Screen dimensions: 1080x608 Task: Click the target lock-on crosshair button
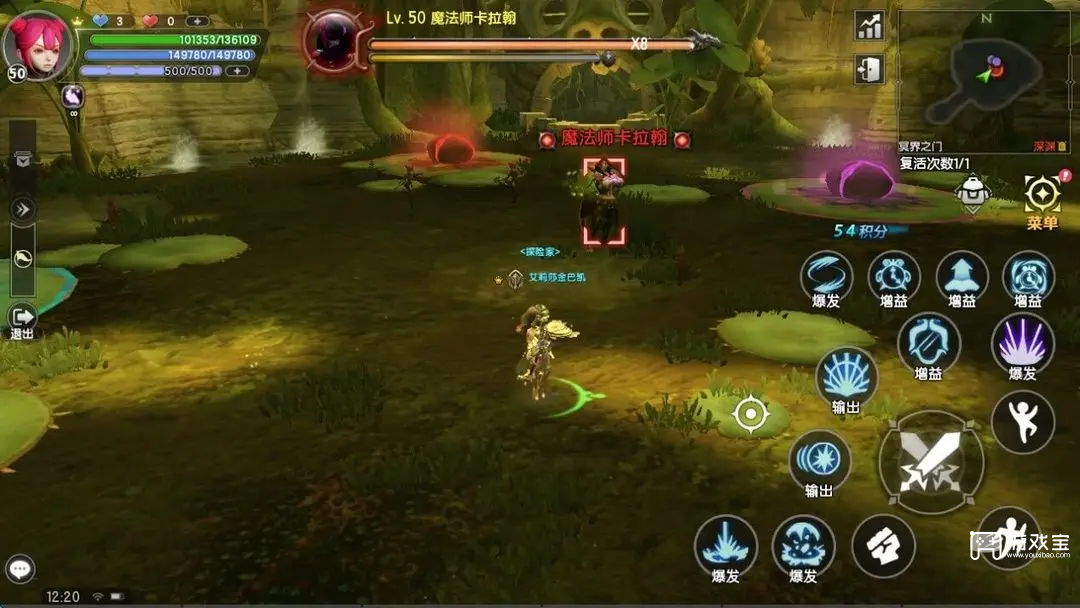[x=750, y=413]
